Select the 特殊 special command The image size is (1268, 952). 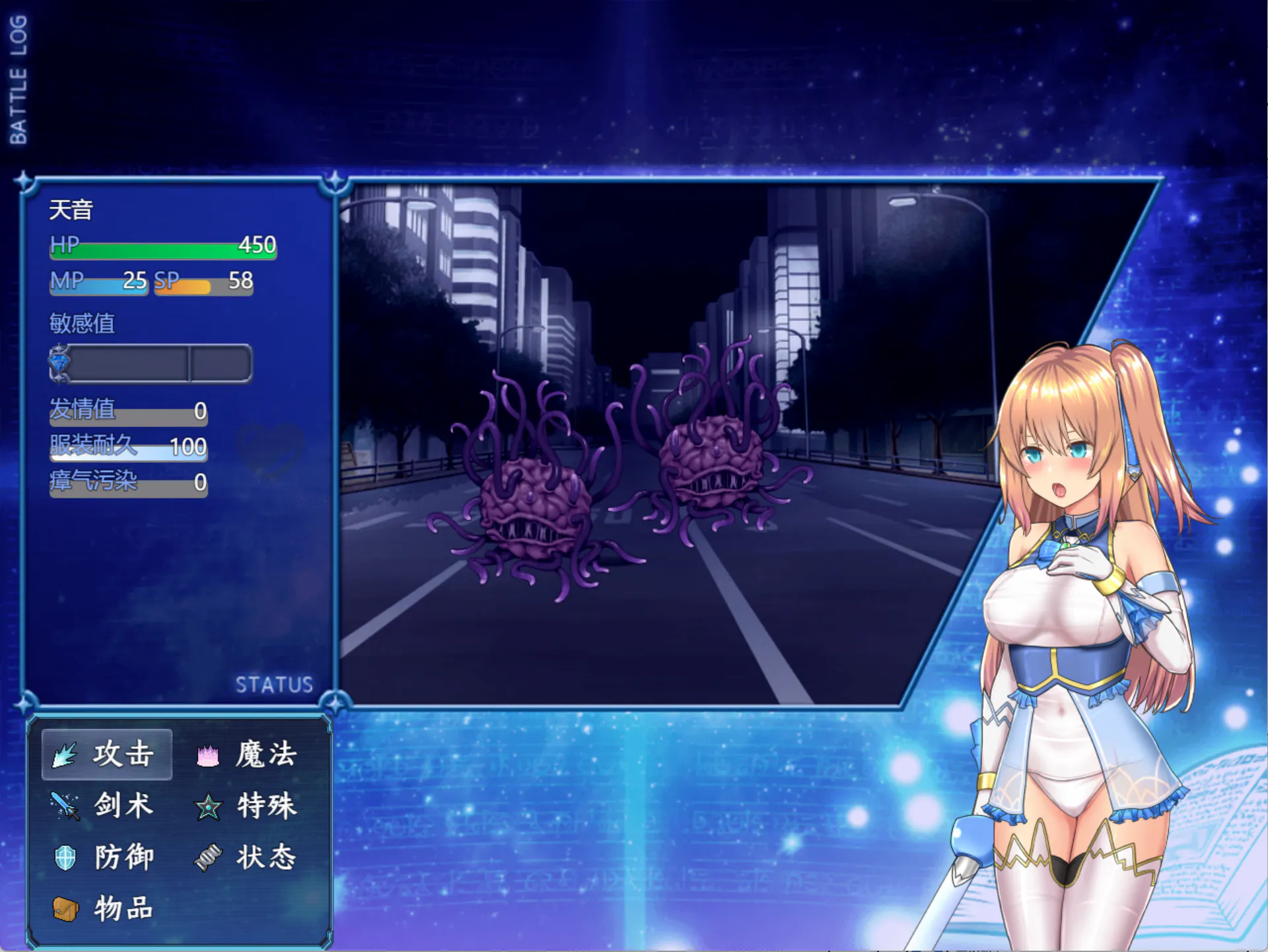coord(249,805)
